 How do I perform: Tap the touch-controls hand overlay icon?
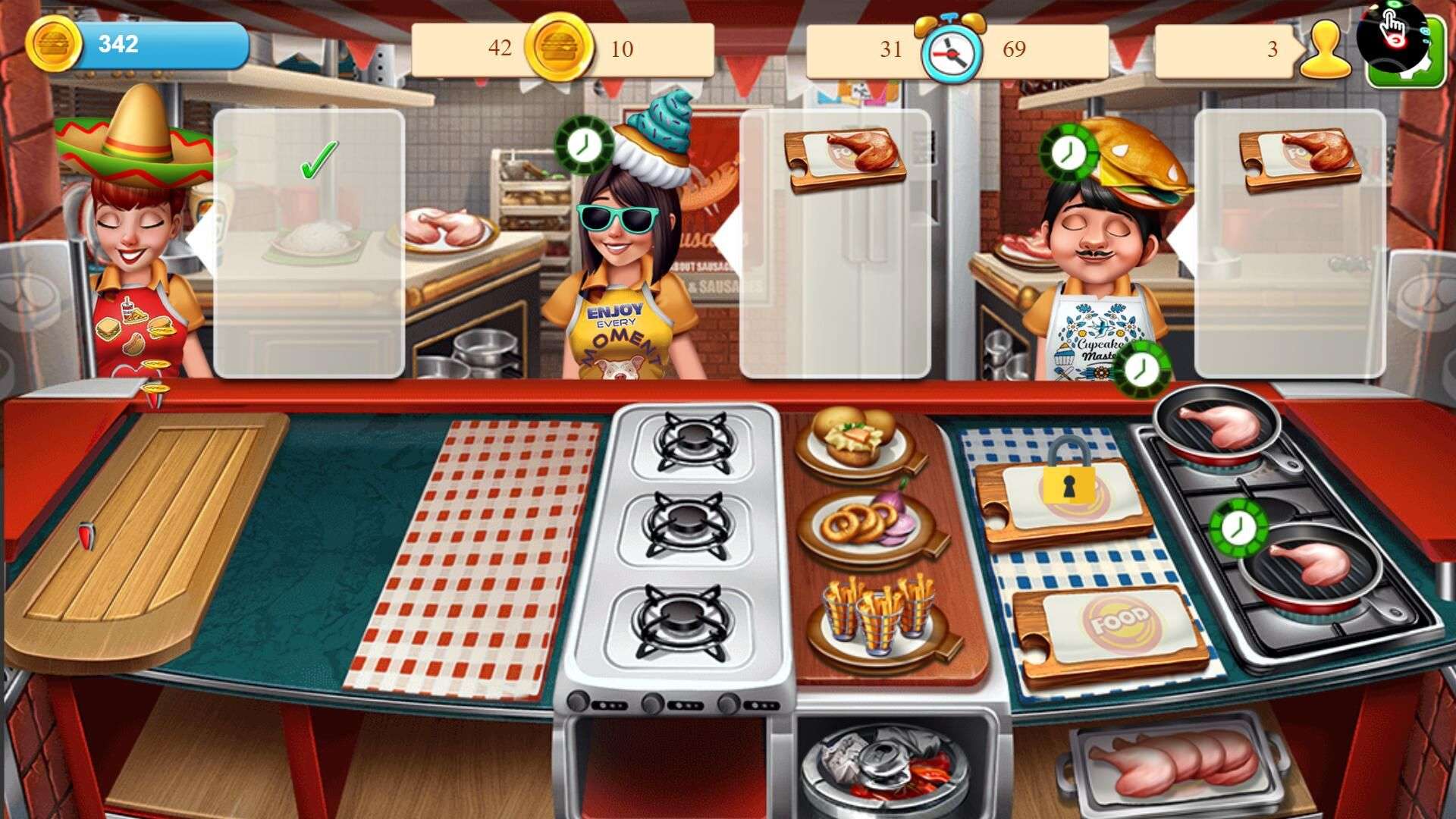pyautogui.click(x=1391, y=27)
